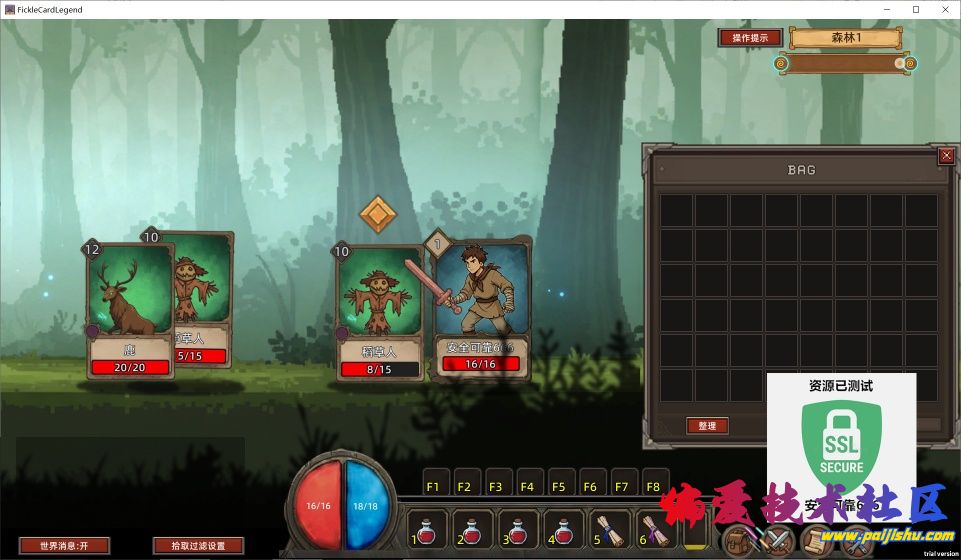Select the 稻草人 scarecrow card with 8/15 health
Image resolution: width=961 pixels, height=560 pixels.
pyautogui.click(x=380, y=312)
